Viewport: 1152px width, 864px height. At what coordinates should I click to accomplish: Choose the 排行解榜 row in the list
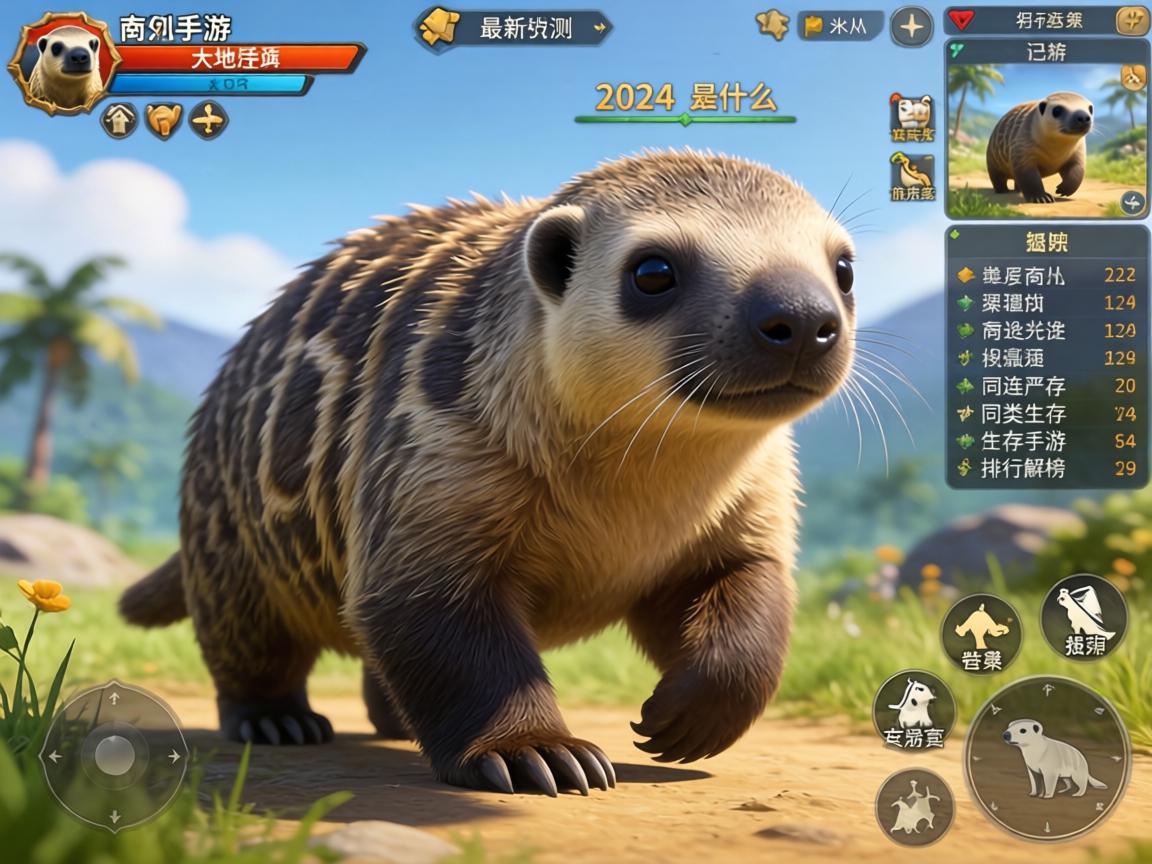coord(1046,468)
